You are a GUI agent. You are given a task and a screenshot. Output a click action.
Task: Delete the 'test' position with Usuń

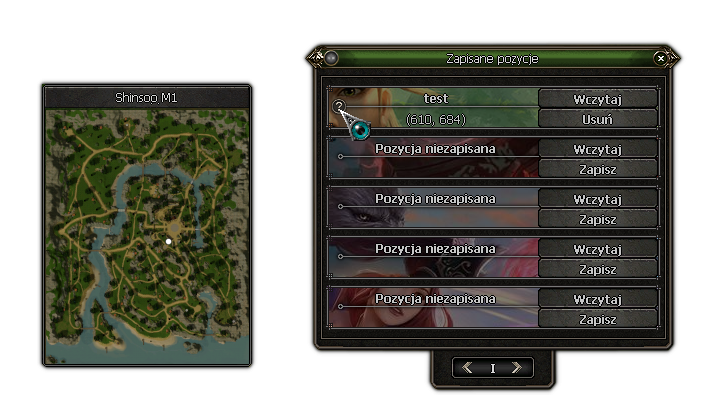597,119
